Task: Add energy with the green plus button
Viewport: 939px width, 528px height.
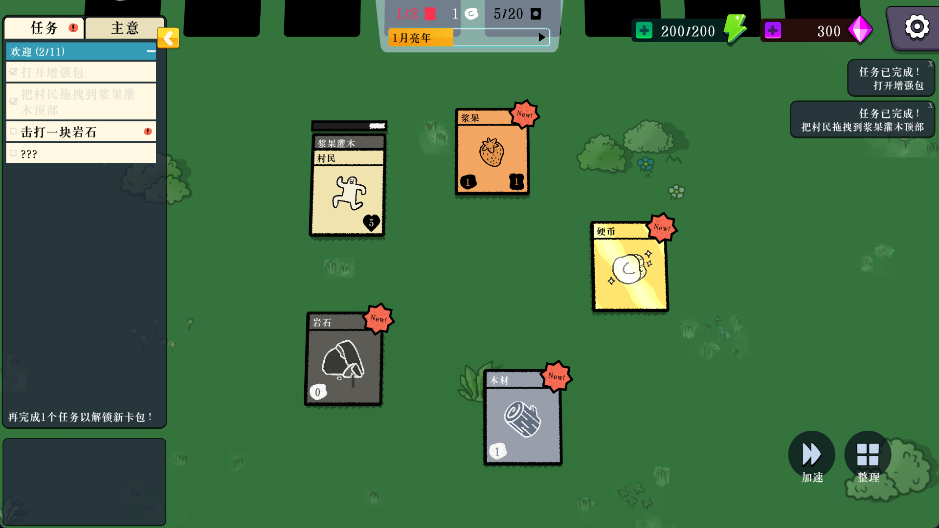Action: click(x=643, y=31)
